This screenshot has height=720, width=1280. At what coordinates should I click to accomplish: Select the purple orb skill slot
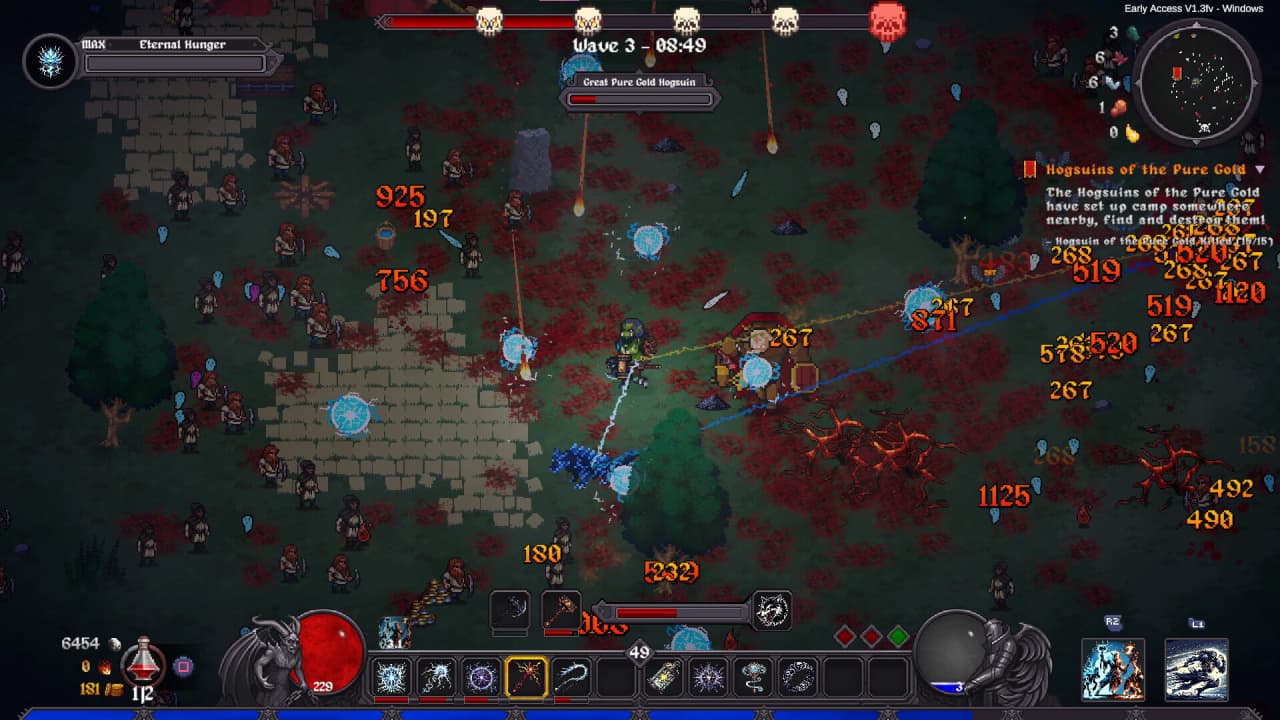[x=481, y=677]
